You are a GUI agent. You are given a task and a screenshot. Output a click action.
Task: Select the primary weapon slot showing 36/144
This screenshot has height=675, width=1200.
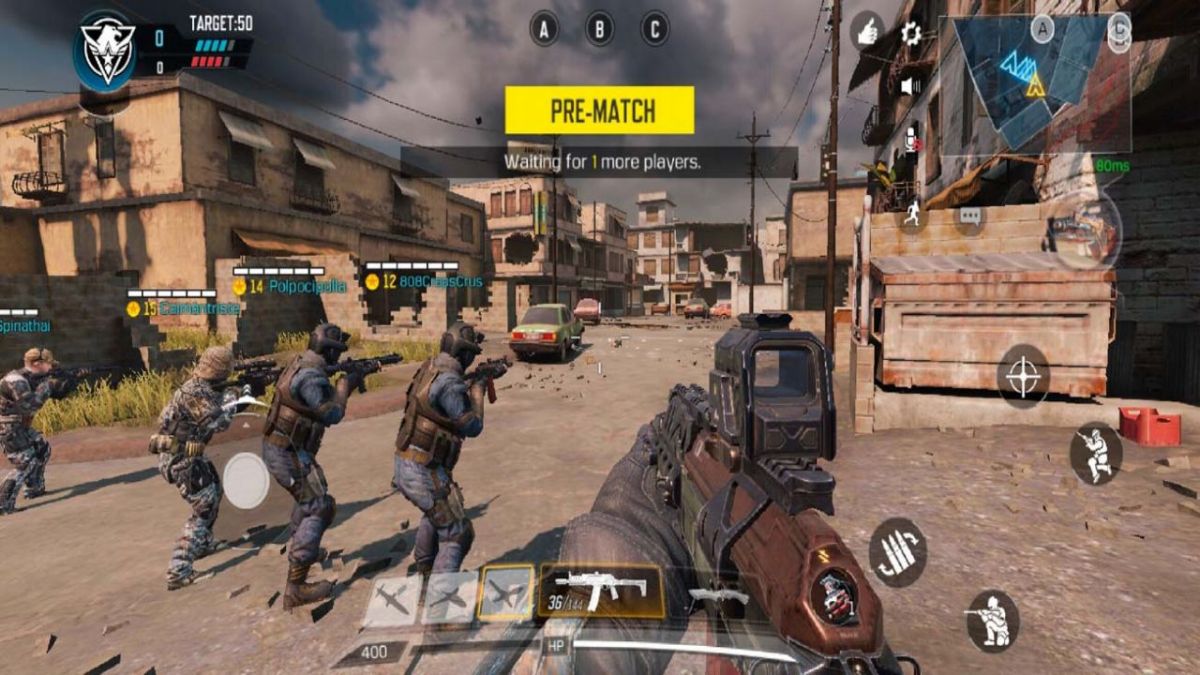[600, 590]
